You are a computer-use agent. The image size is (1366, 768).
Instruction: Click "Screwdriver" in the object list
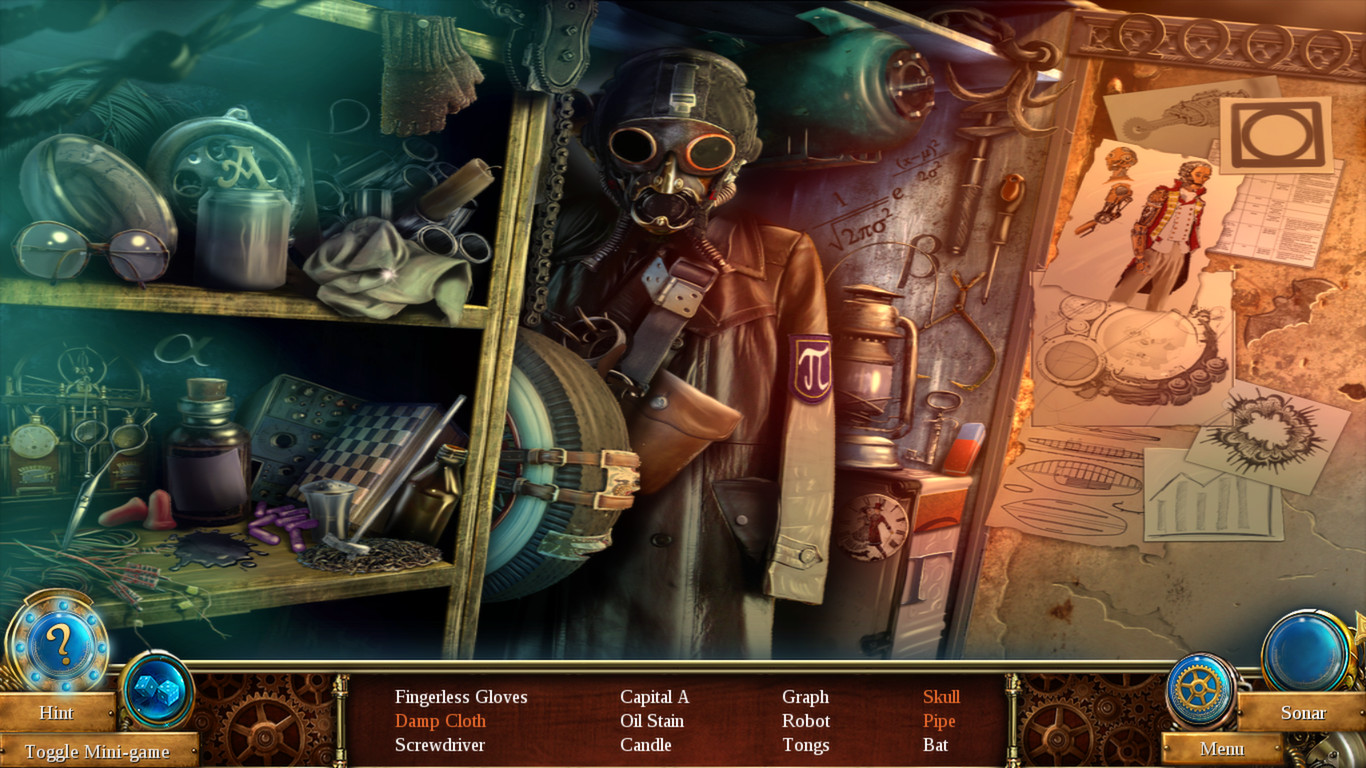coord(441,745)
